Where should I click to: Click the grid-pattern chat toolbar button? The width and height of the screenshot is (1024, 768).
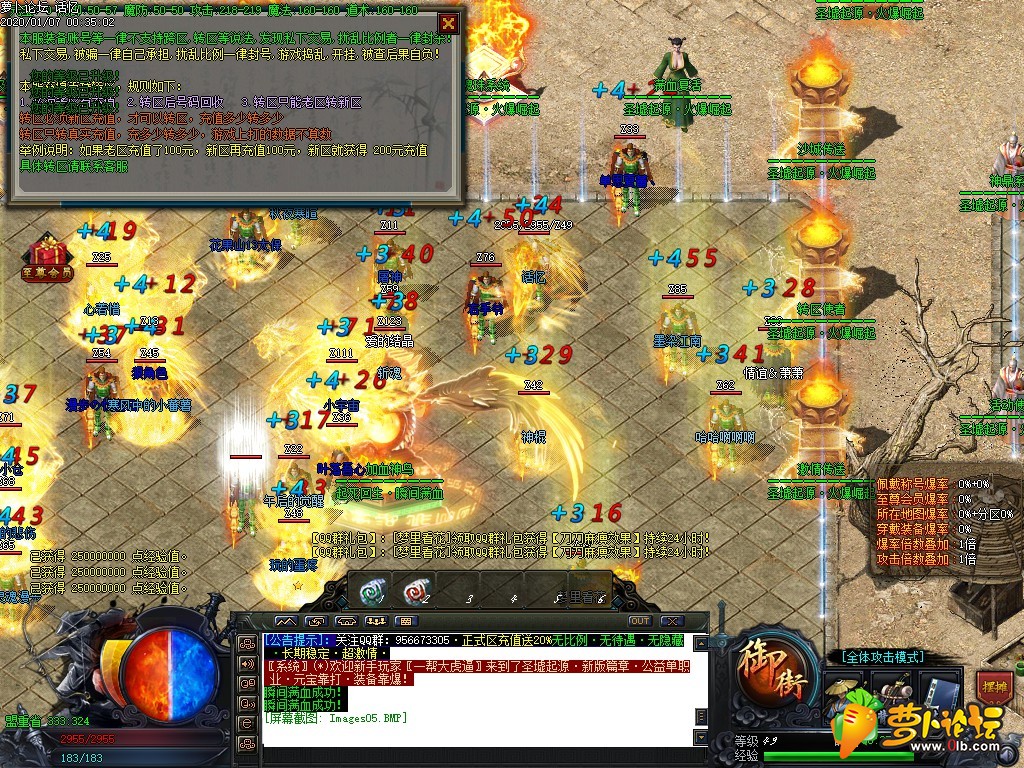point(405,621)
